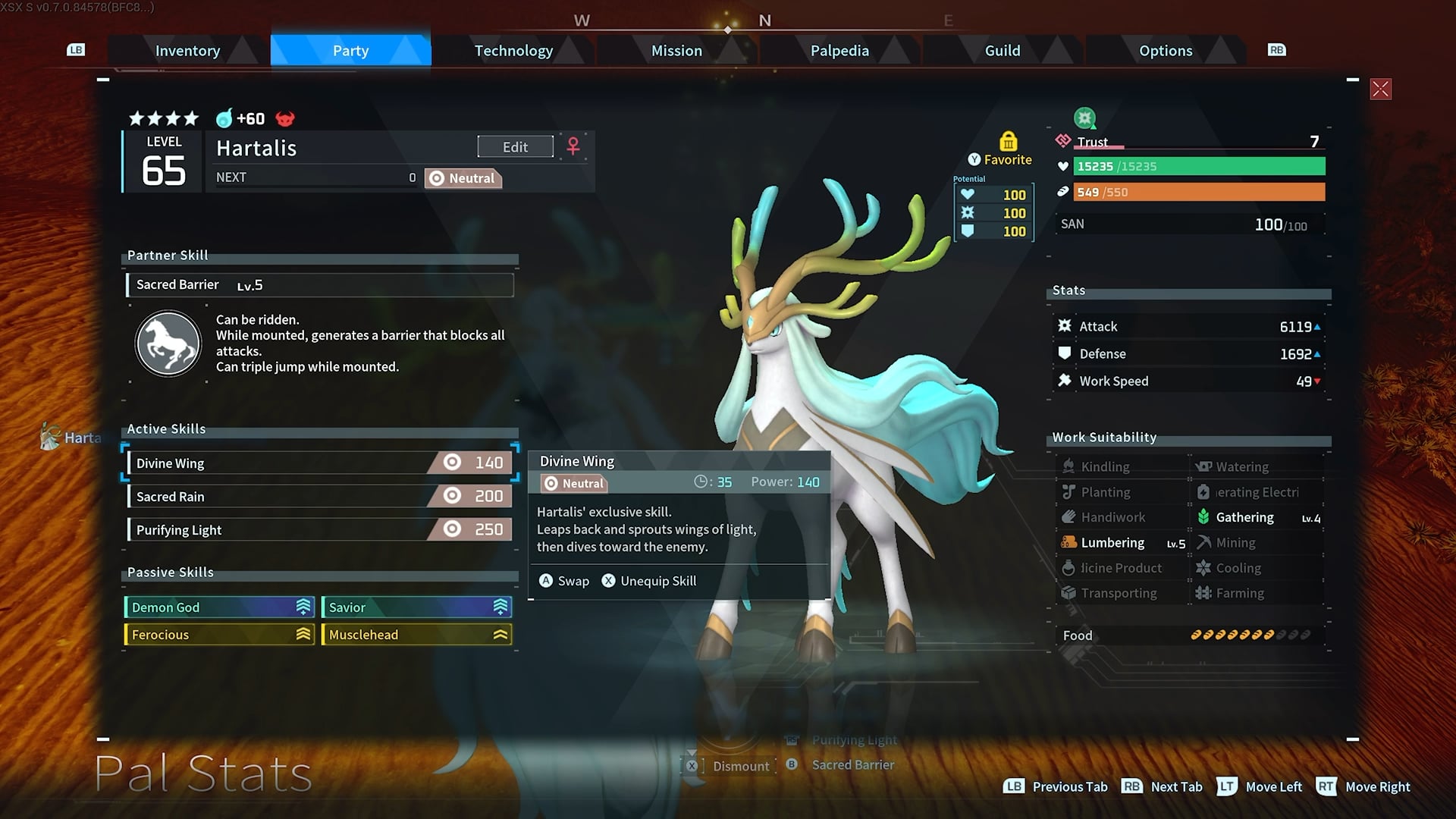Click the Swap skill option

pos(564,581)
